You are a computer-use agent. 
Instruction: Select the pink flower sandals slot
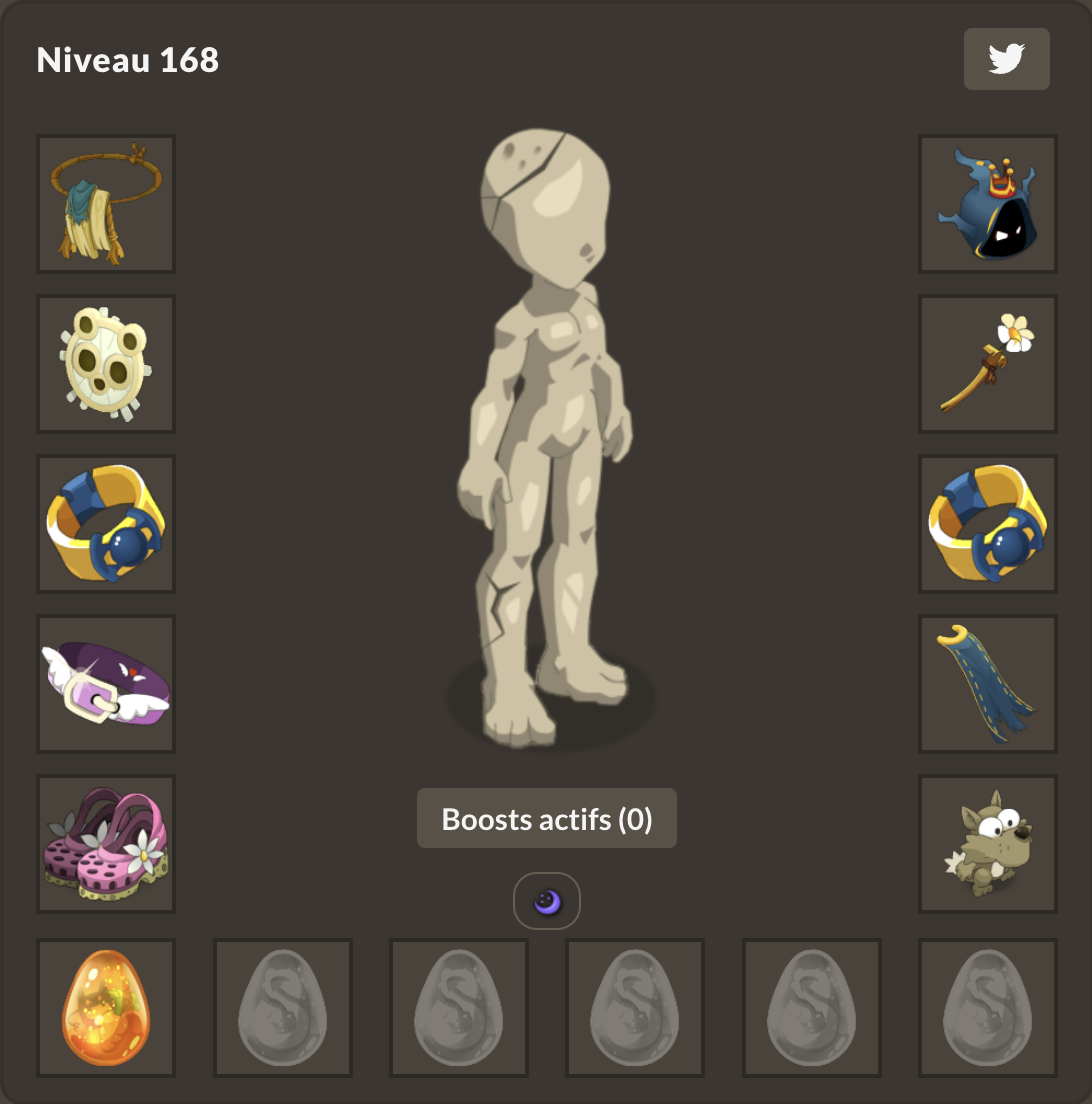[x=106, y=844]
